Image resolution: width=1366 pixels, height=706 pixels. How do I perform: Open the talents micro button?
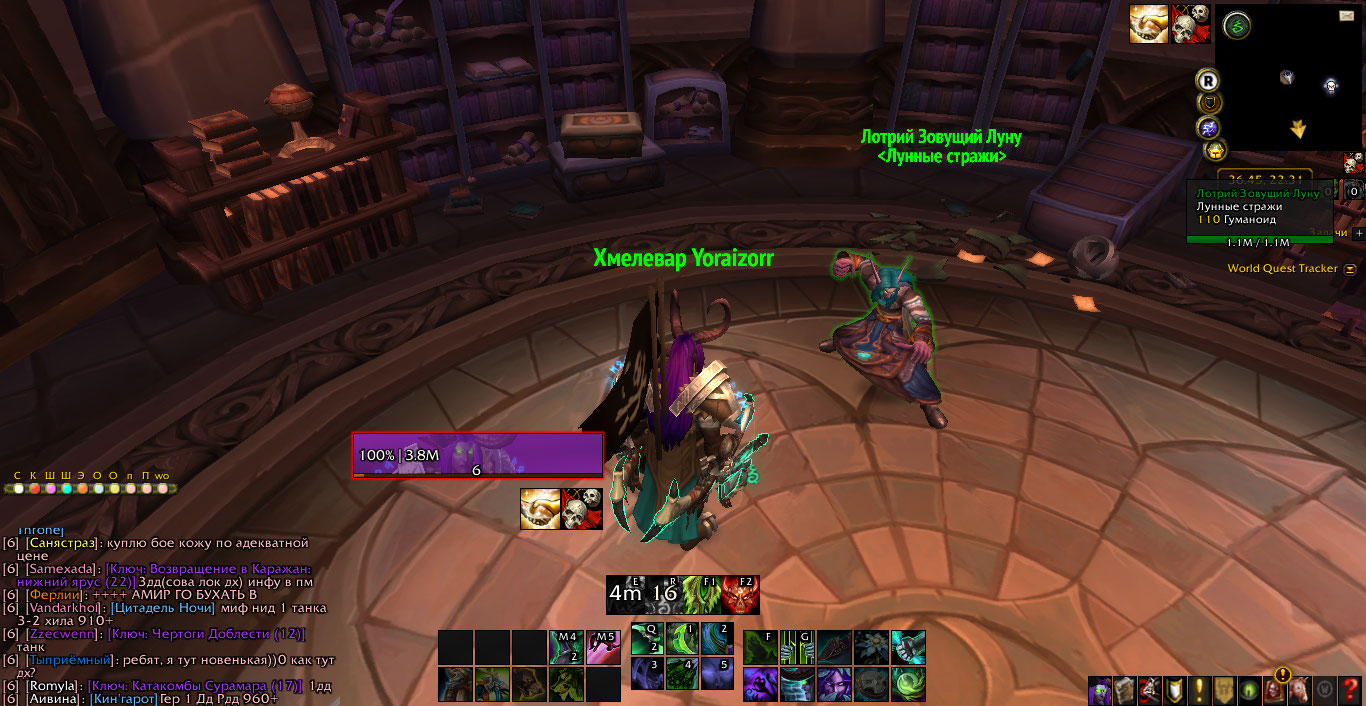point(1150,690)
